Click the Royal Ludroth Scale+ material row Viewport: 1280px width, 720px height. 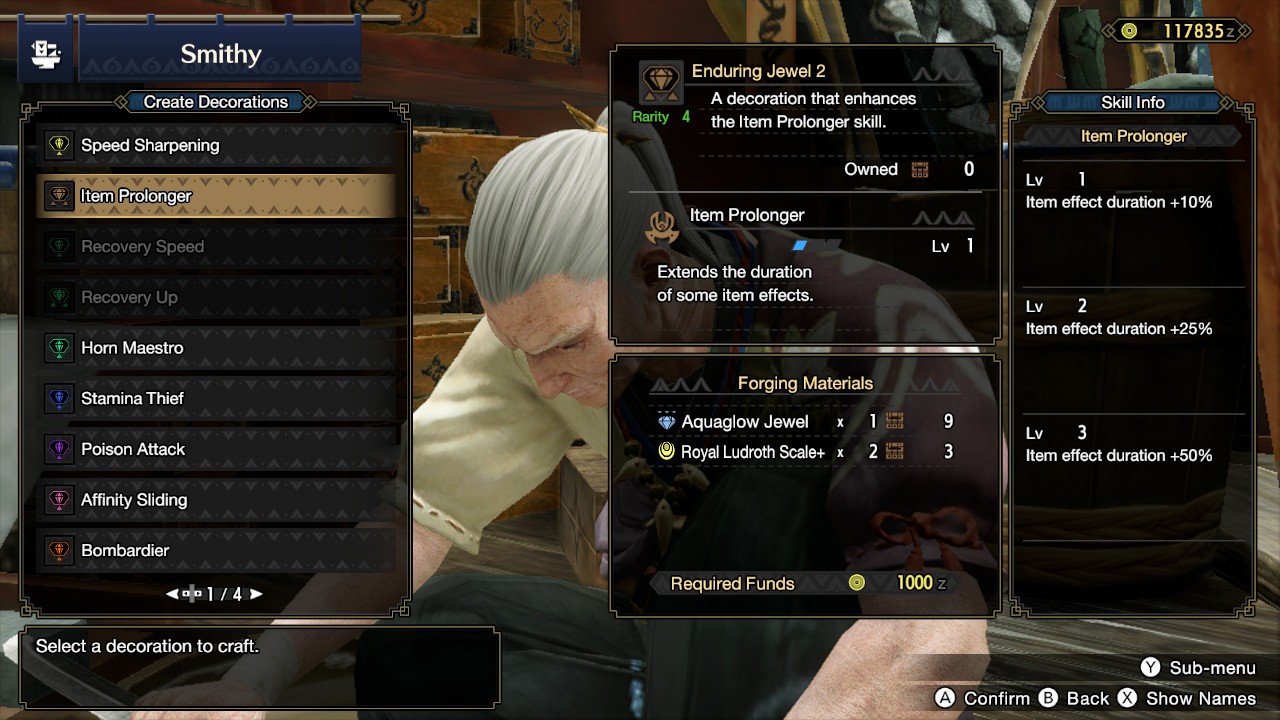[752, 452]
